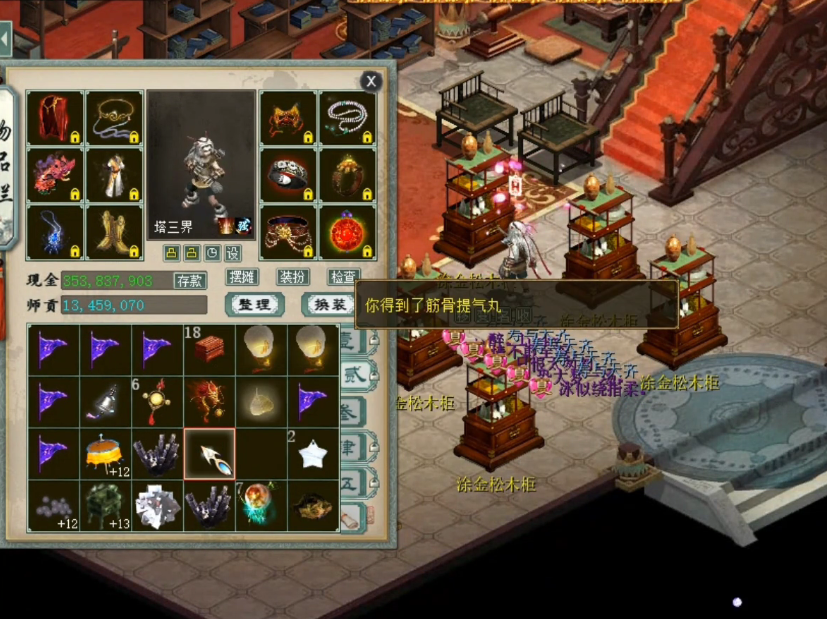
Task: Select the equipped black ring slot
Action: pyautogui.click(x=289, y=175)
